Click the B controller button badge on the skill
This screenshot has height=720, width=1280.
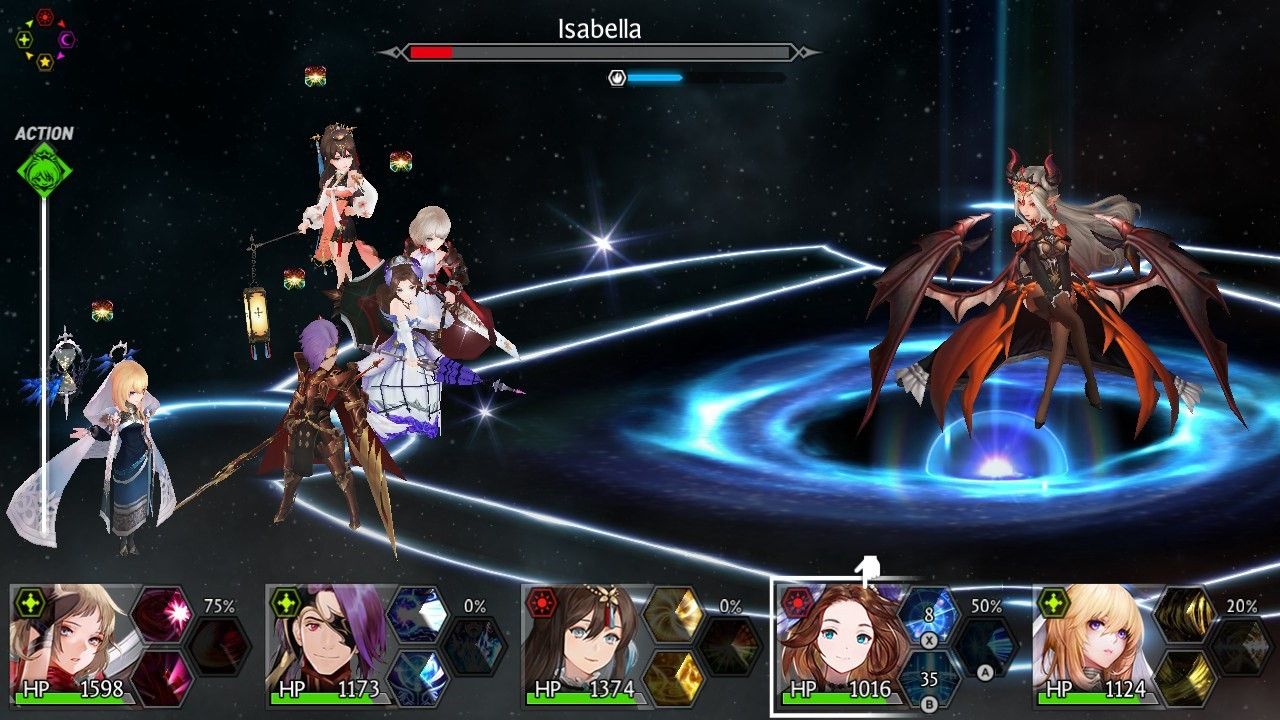[928, 702]
